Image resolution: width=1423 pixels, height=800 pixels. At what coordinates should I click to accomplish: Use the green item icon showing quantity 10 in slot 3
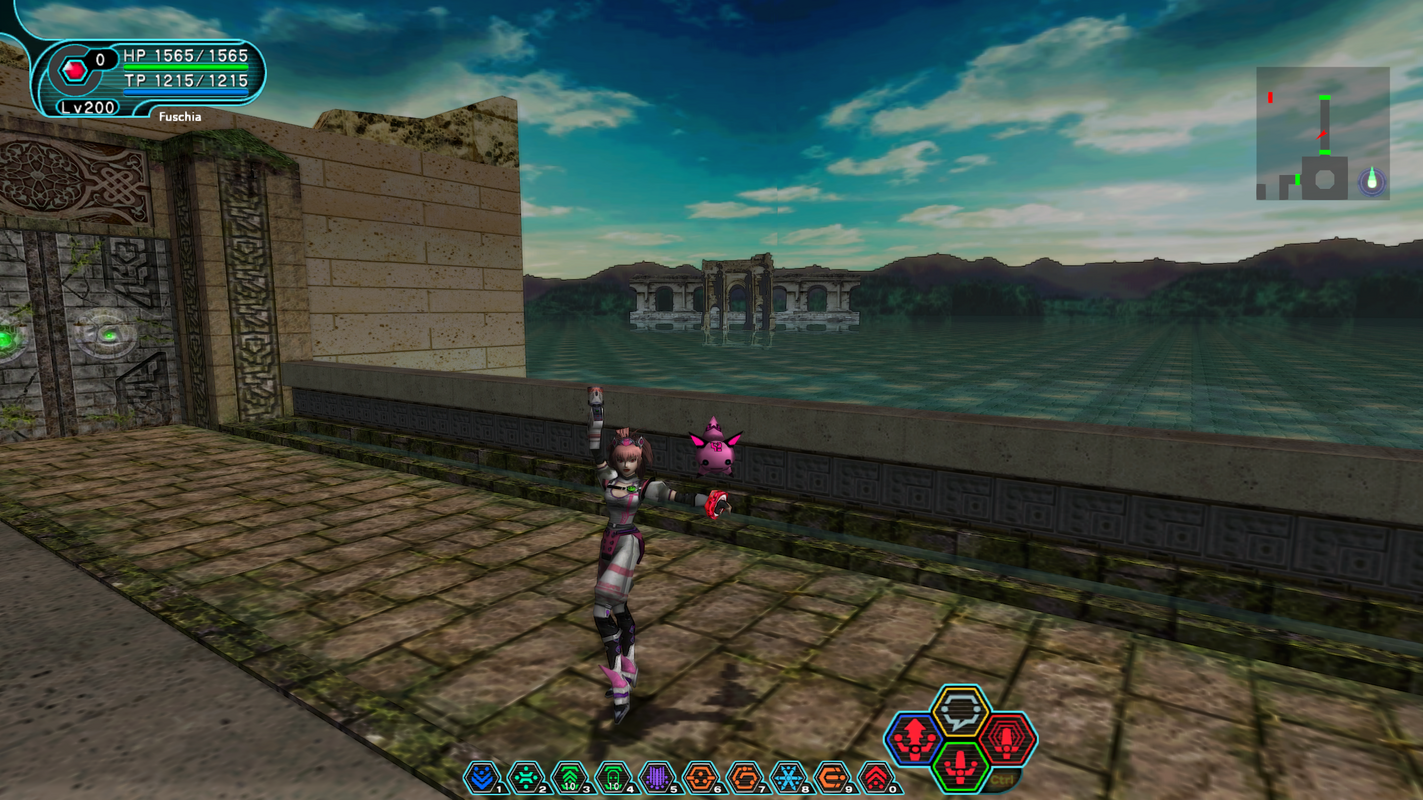tap(570, 775)
